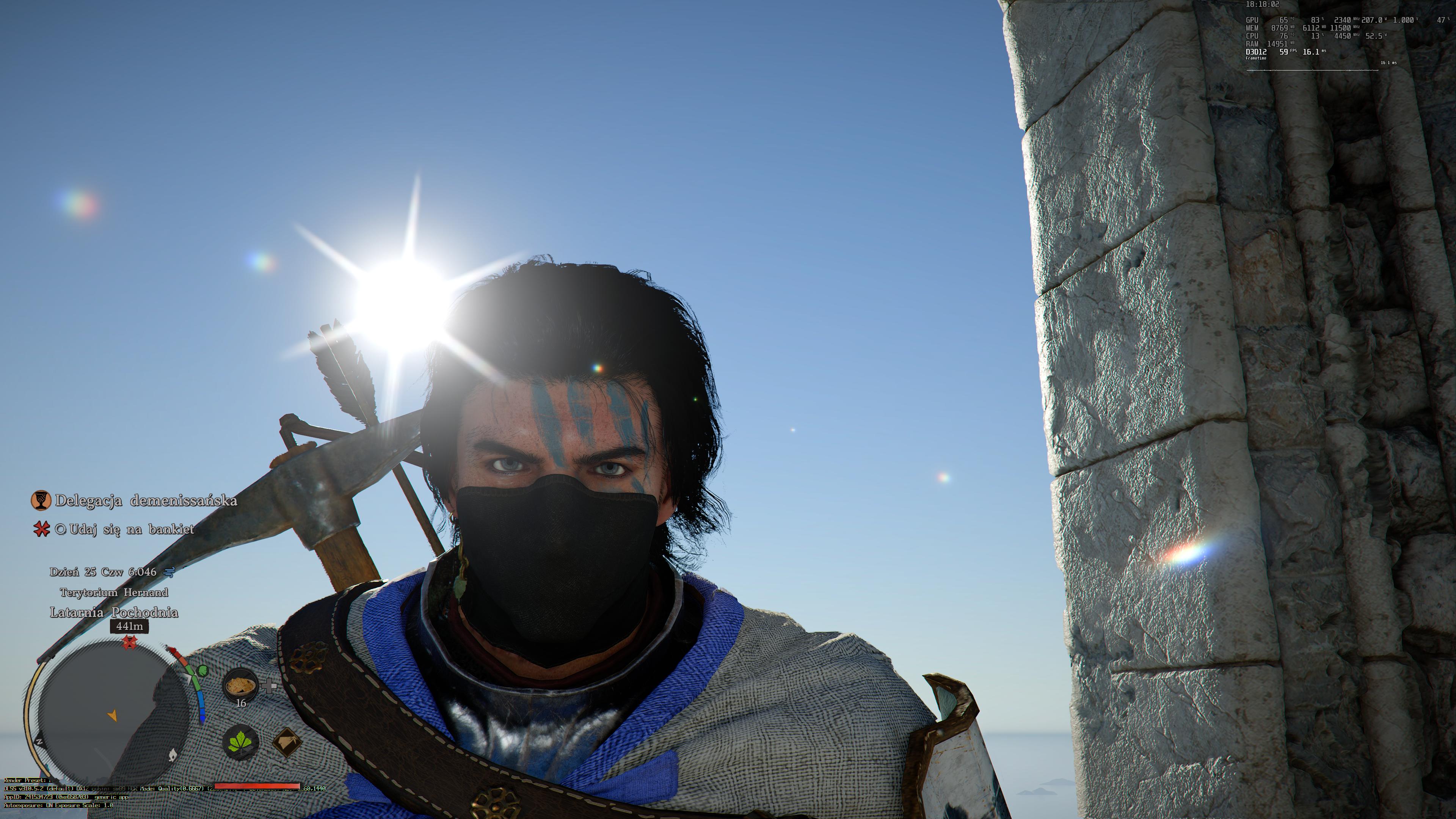Open the Delegacja demenissańska quest tracker

[x=146, y=501]
